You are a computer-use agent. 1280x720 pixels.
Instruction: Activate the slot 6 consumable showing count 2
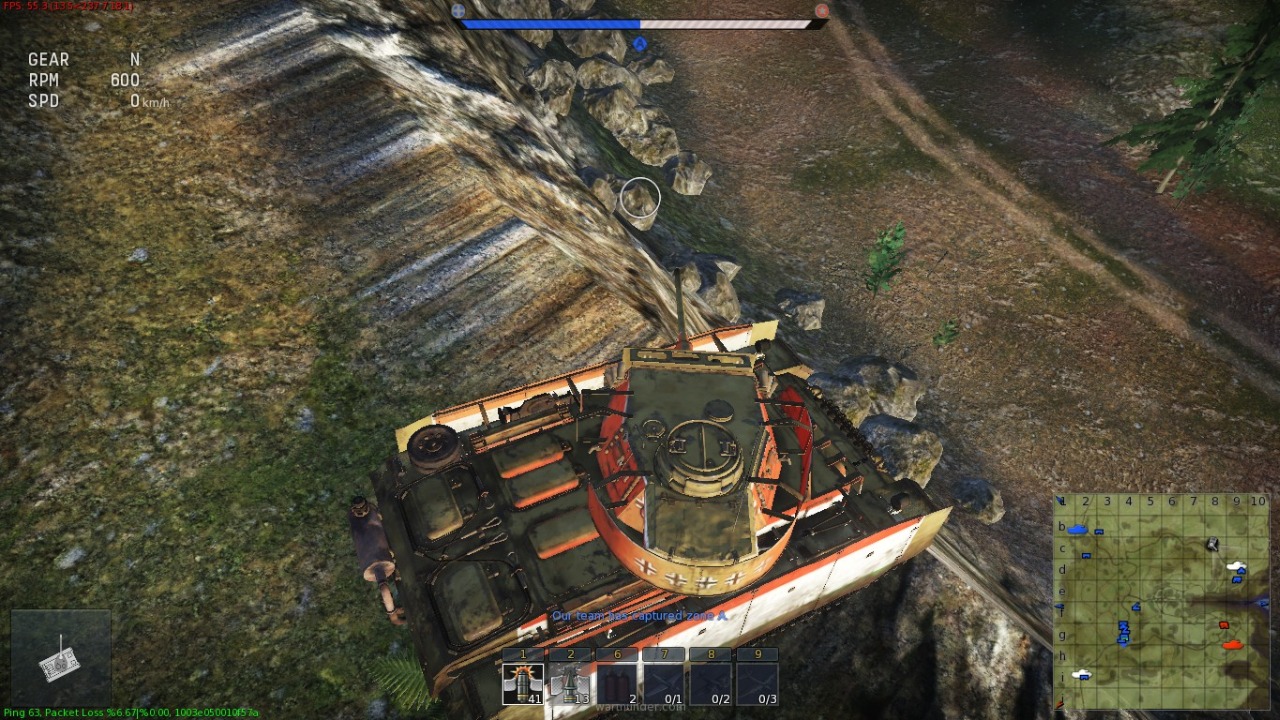pyautogui.click(x=618, y=684)
